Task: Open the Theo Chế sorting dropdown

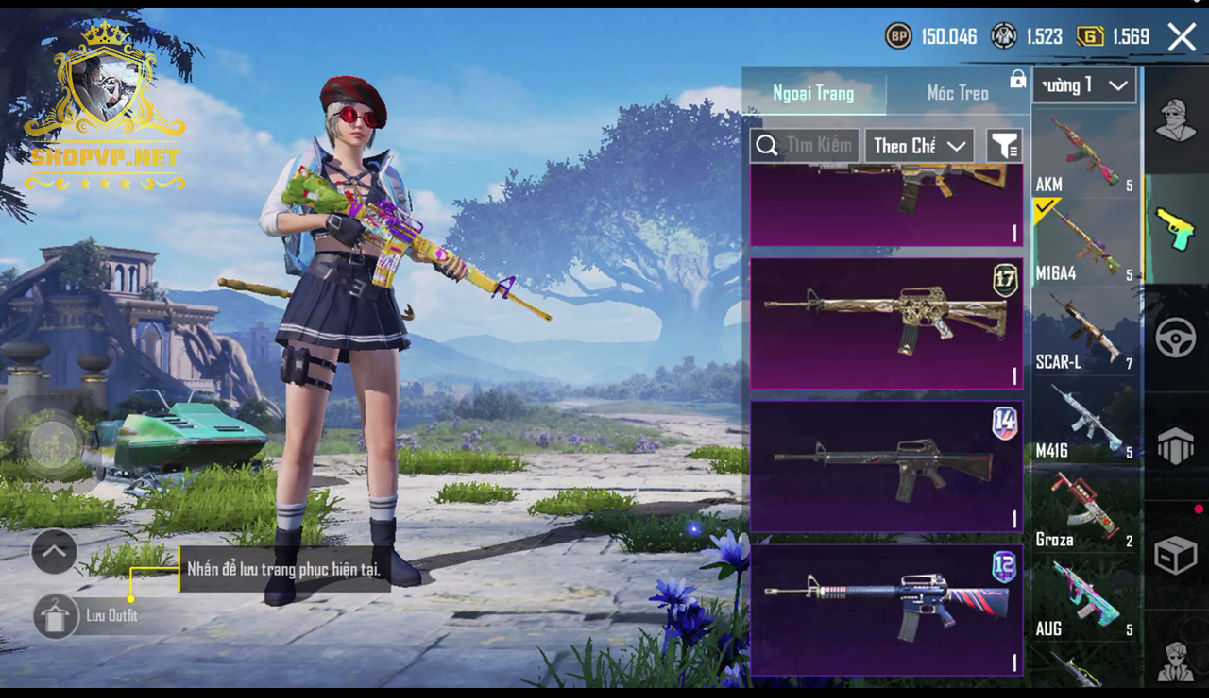Action: pyautogui.click(x=919, y=146)
